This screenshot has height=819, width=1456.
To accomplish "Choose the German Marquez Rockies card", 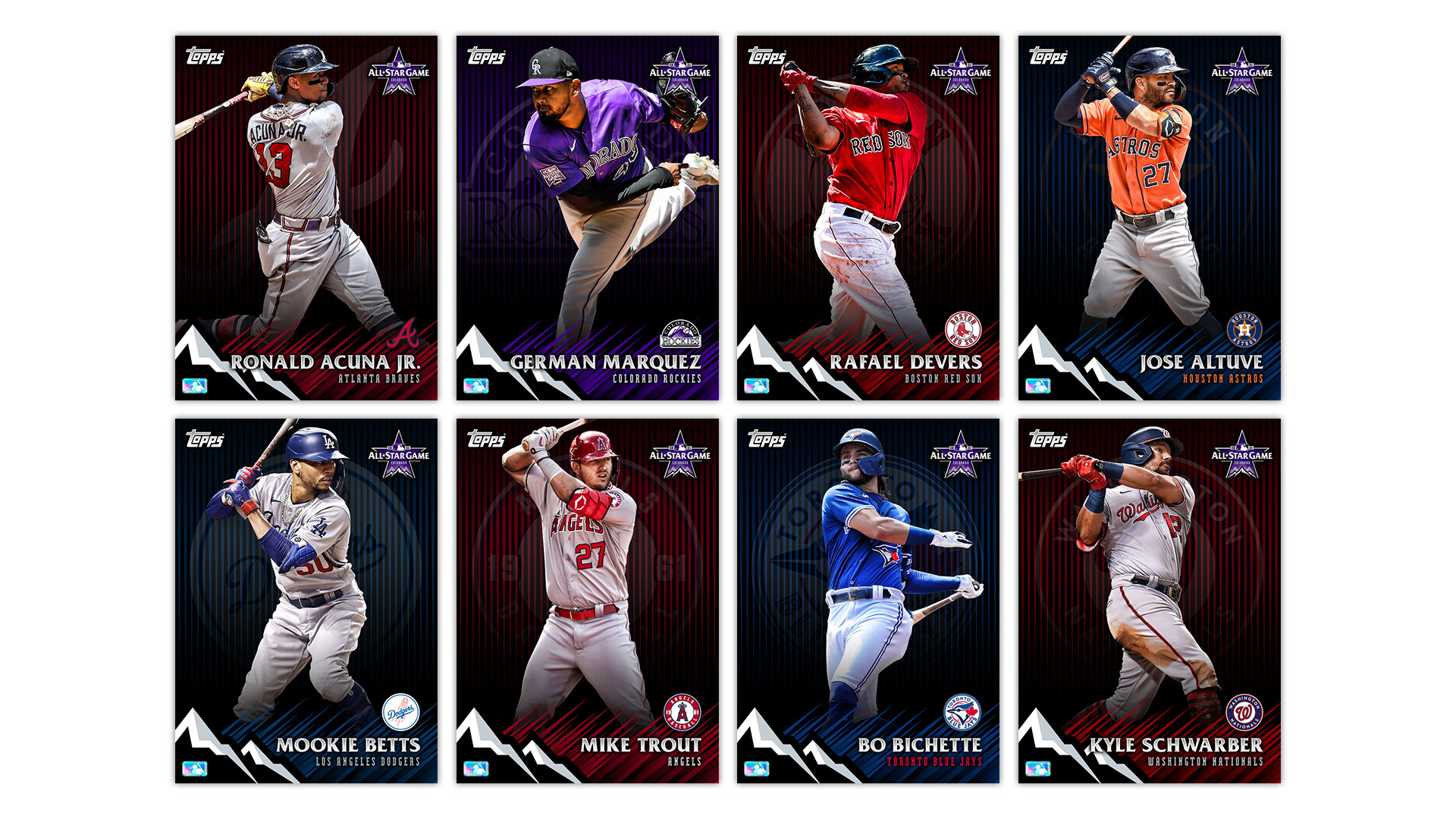I will 587,218.
